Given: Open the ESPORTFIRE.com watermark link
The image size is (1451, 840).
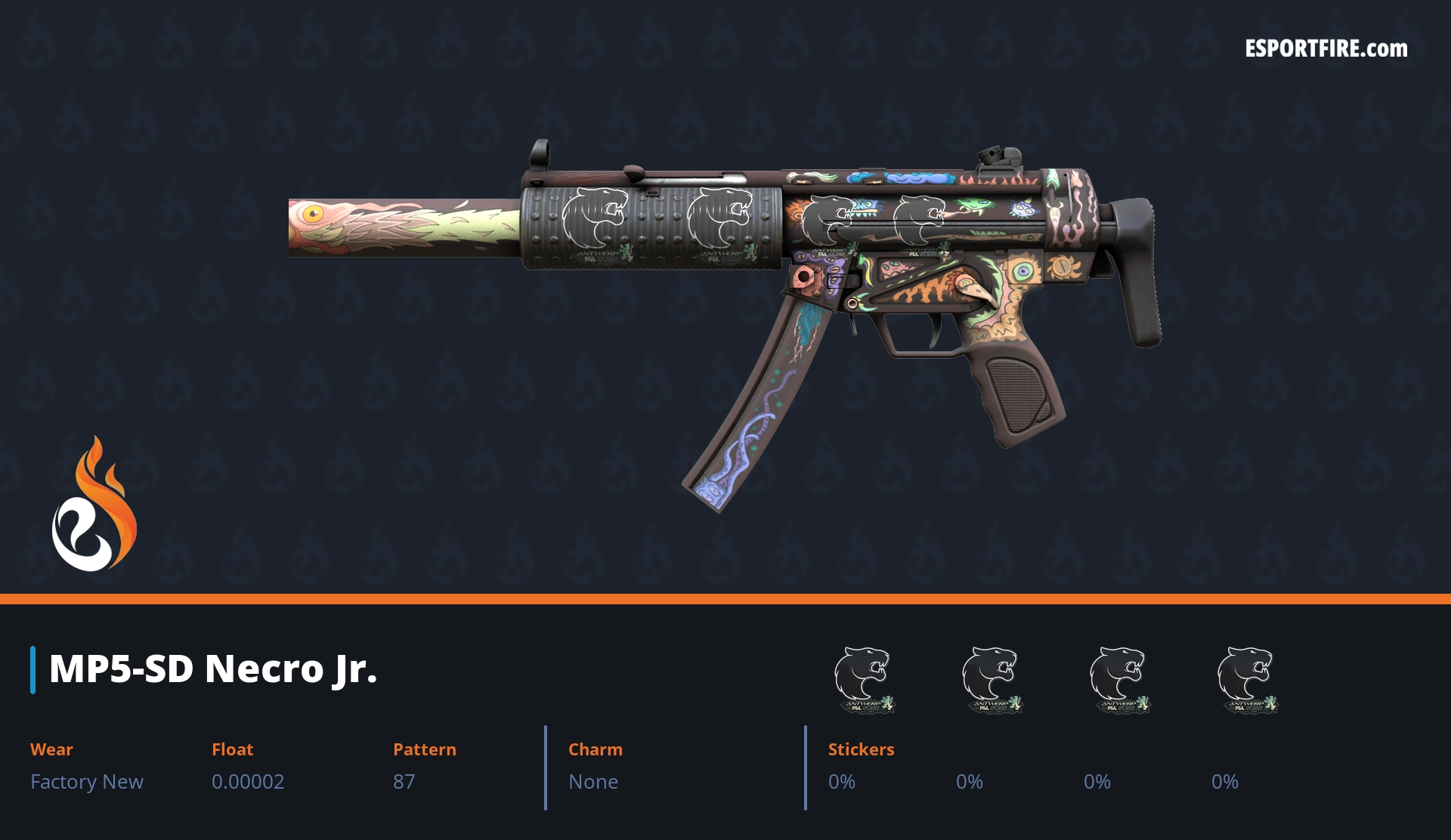Looking at the screenshot, I should 1326,49.
